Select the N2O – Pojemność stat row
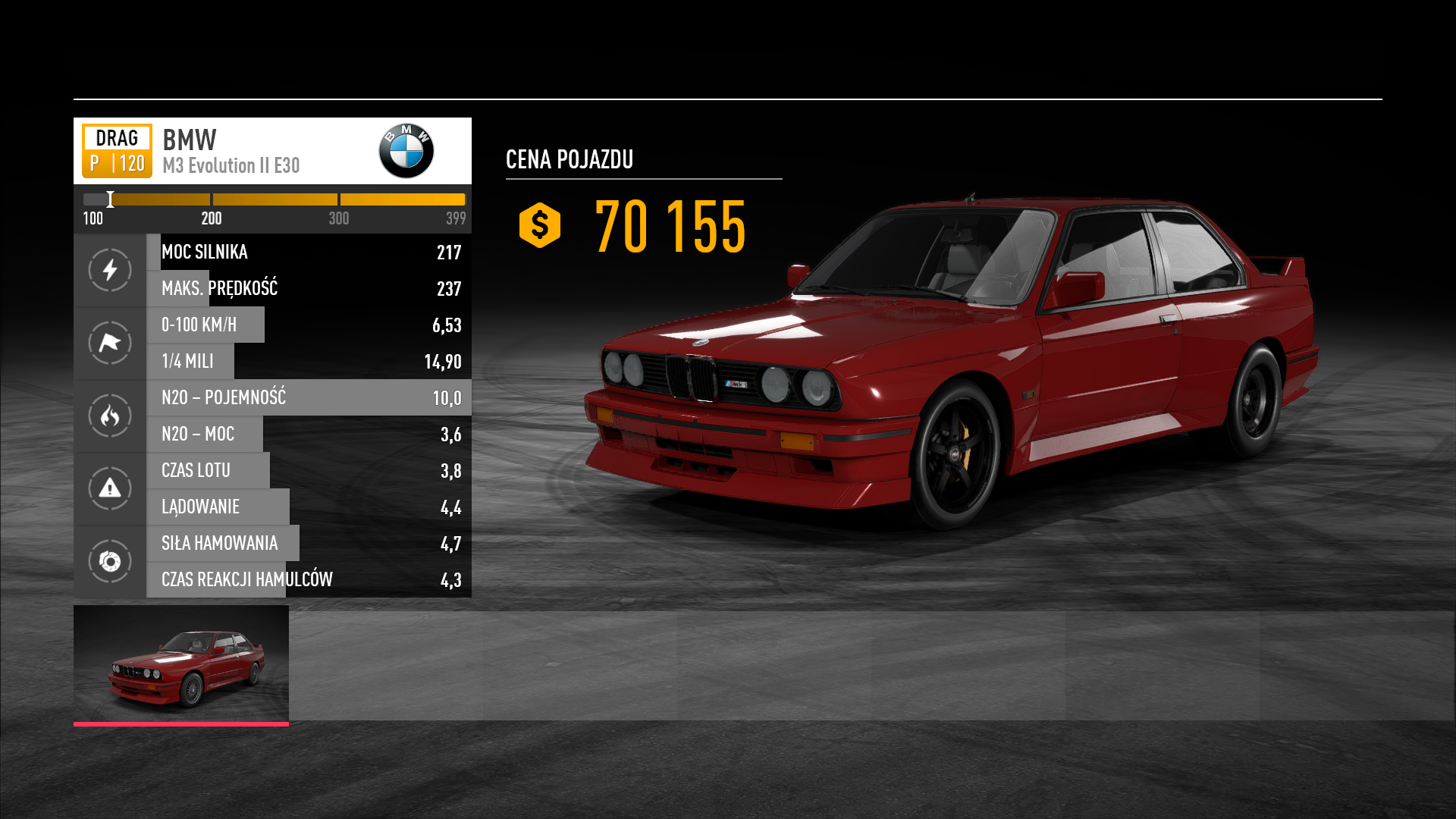This screenshot has height=819, width=1456. coord(309,397)
